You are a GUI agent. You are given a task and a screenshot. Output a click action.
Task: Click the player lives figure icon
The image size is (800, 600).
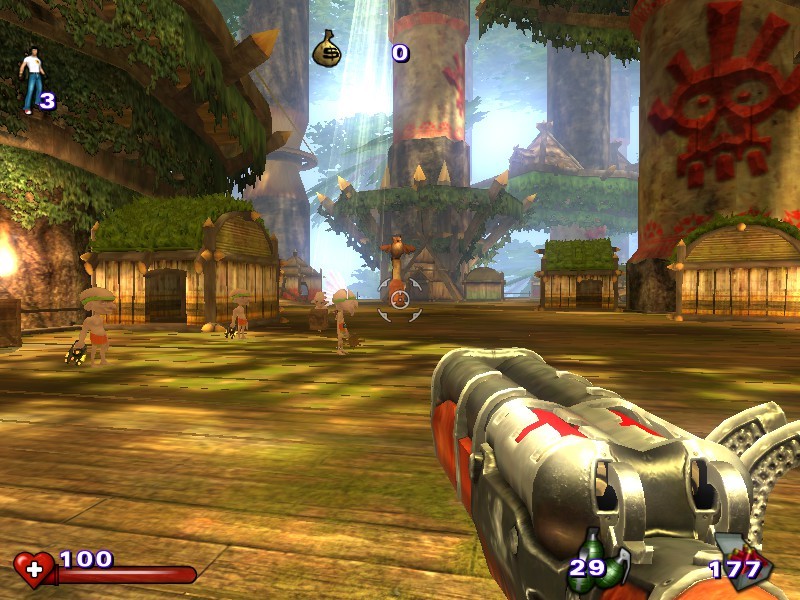pos(30,80)
